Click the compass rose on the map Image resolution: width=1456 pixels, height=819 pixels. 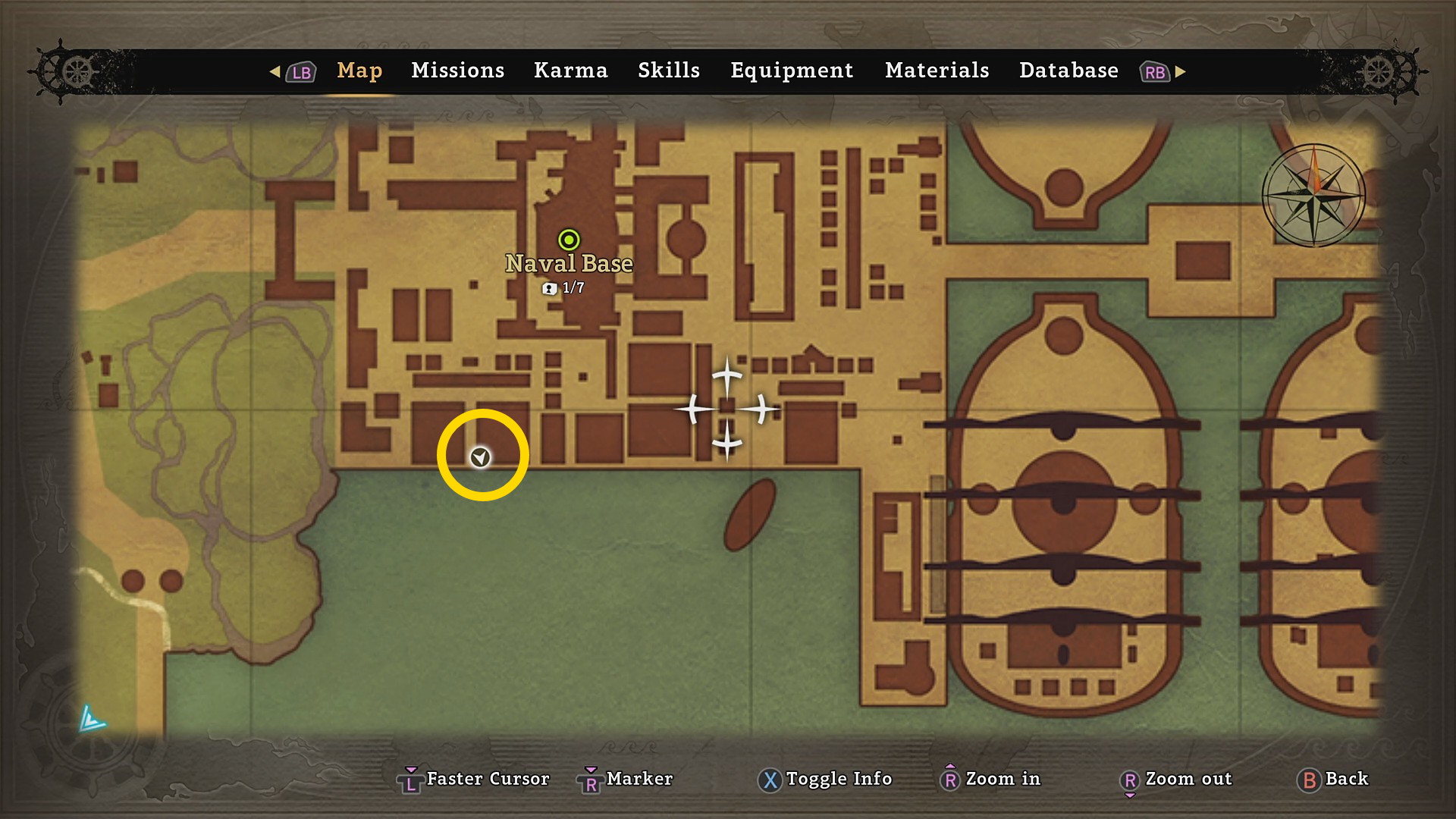[x=1314, y=196]
